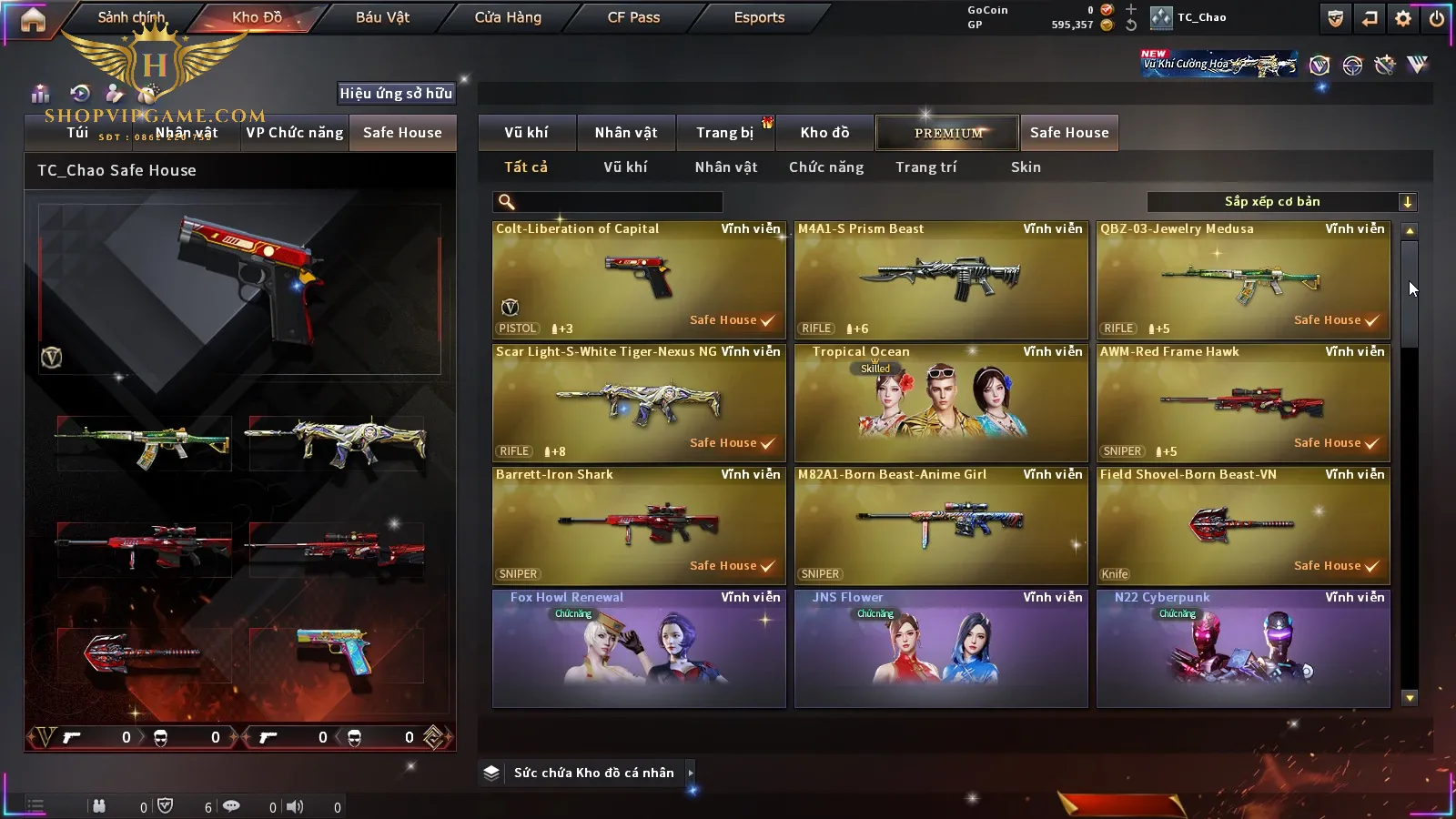Screen dimensions: 1456x819
Task: Go to the Báu Vật menu
Action: click(382, 17)
